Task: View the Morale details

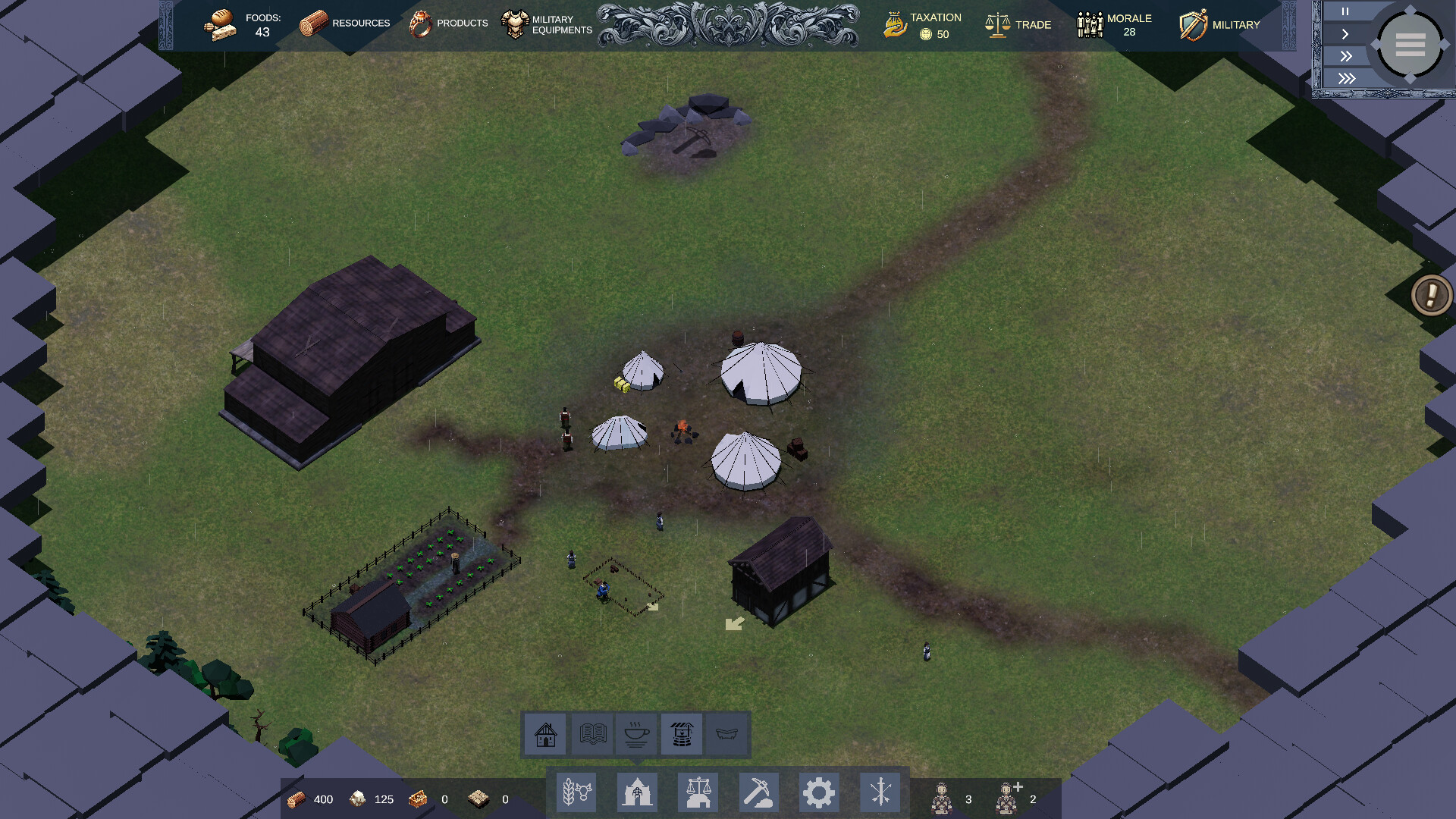Action: pos(1114,25)
